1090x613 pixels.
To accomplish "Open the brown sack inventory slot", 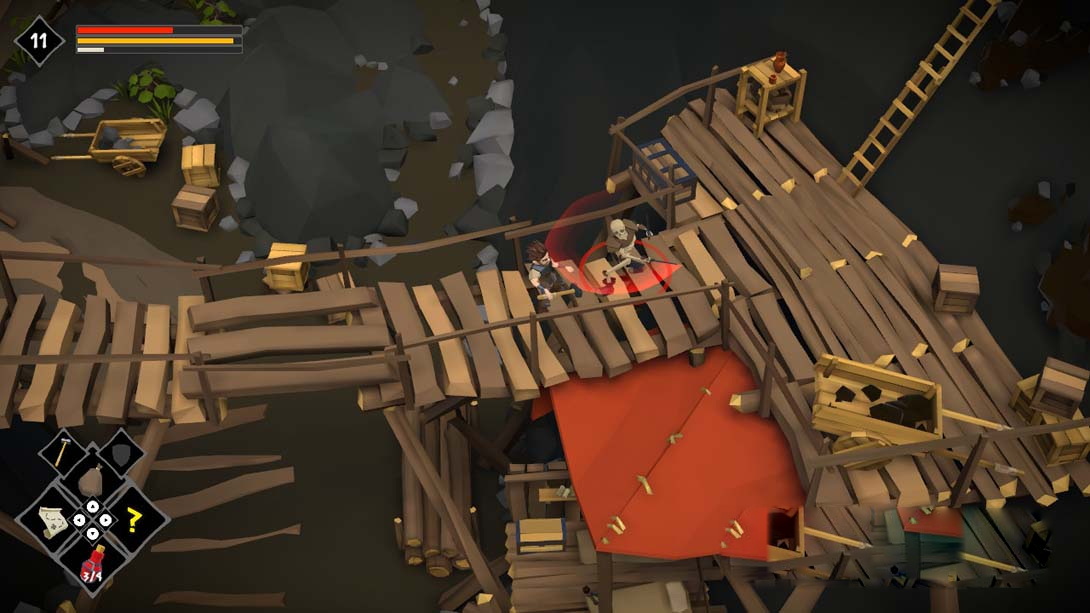I will click(91, 481).
